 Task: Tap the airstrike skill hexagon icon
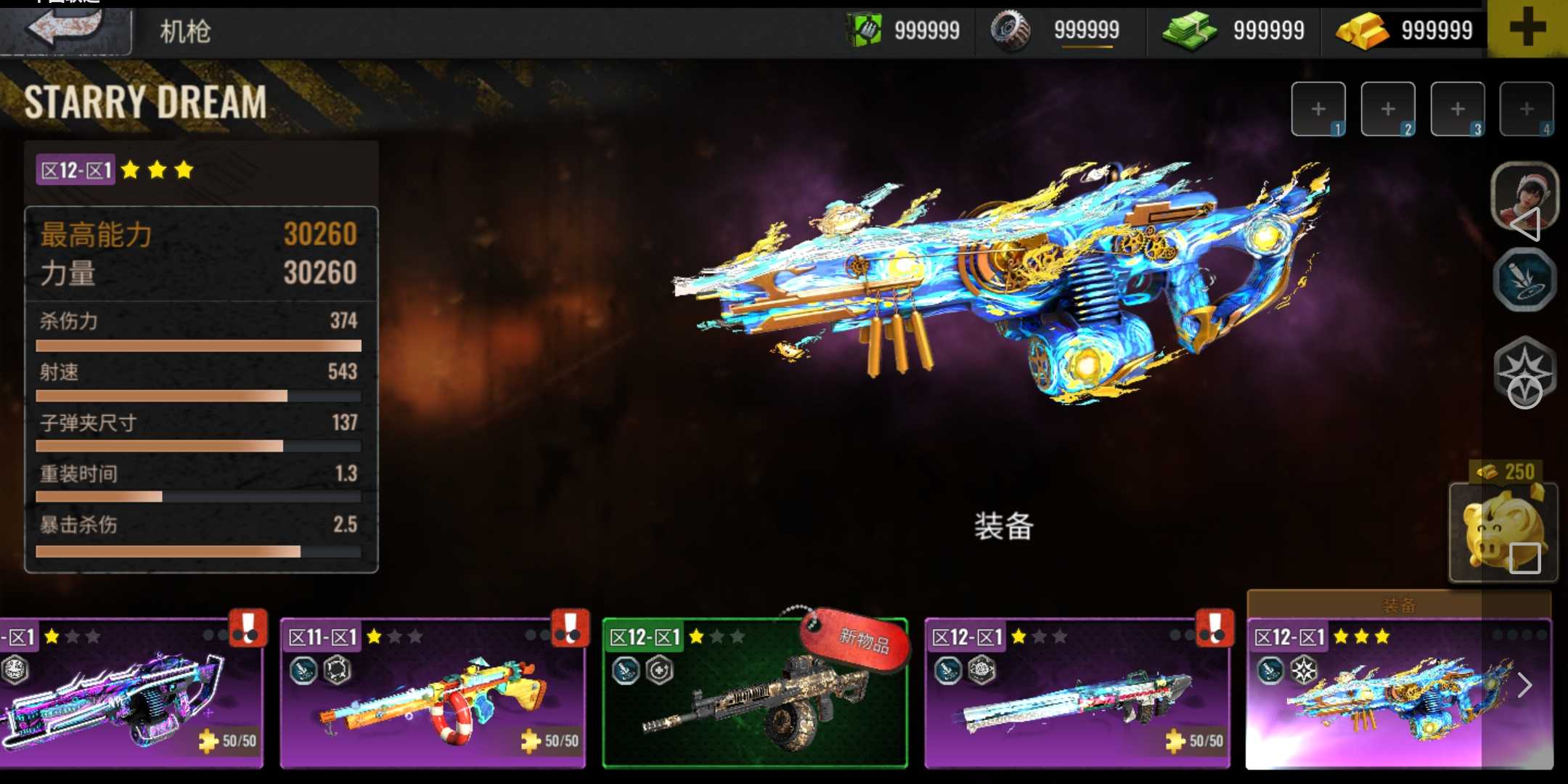tap(1524, 280)
